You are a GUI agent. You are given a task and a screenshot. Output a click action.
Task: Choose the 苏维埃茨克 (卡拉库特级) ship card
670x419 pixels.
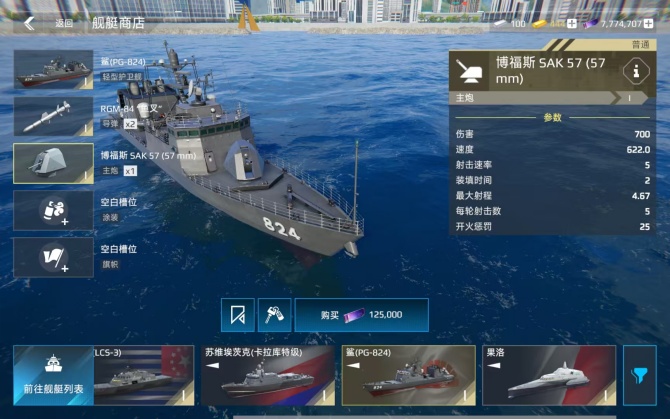[267, 375]
